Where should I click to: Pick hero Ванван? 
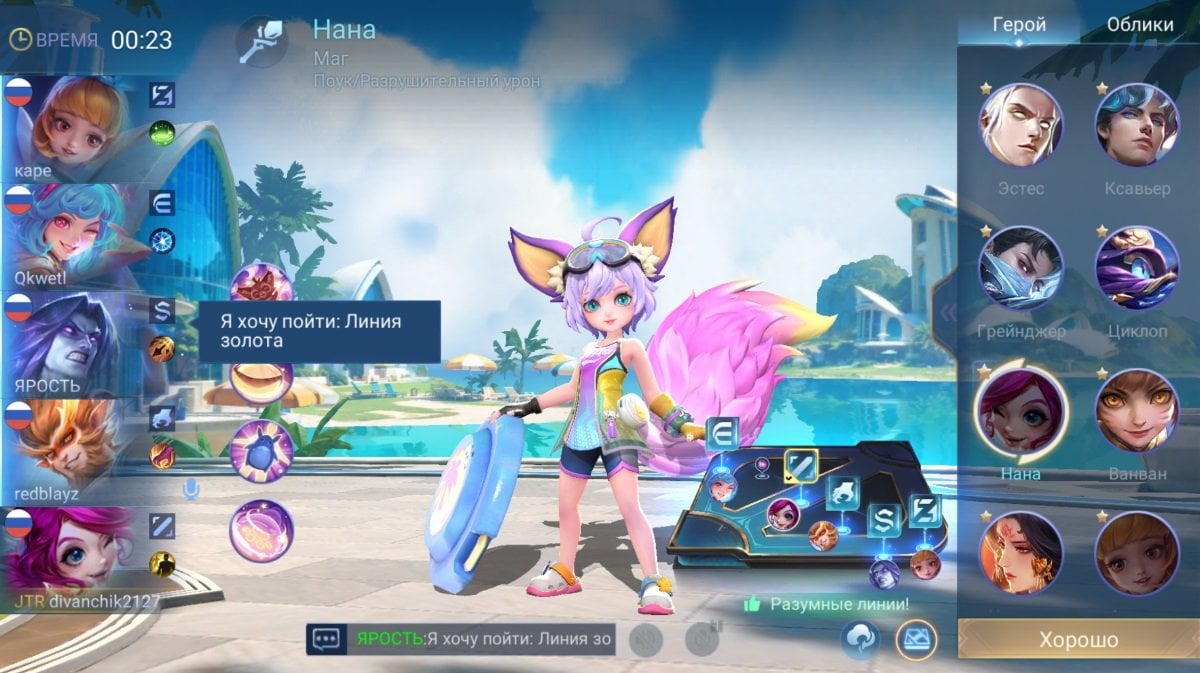(x=1137, y=410)
